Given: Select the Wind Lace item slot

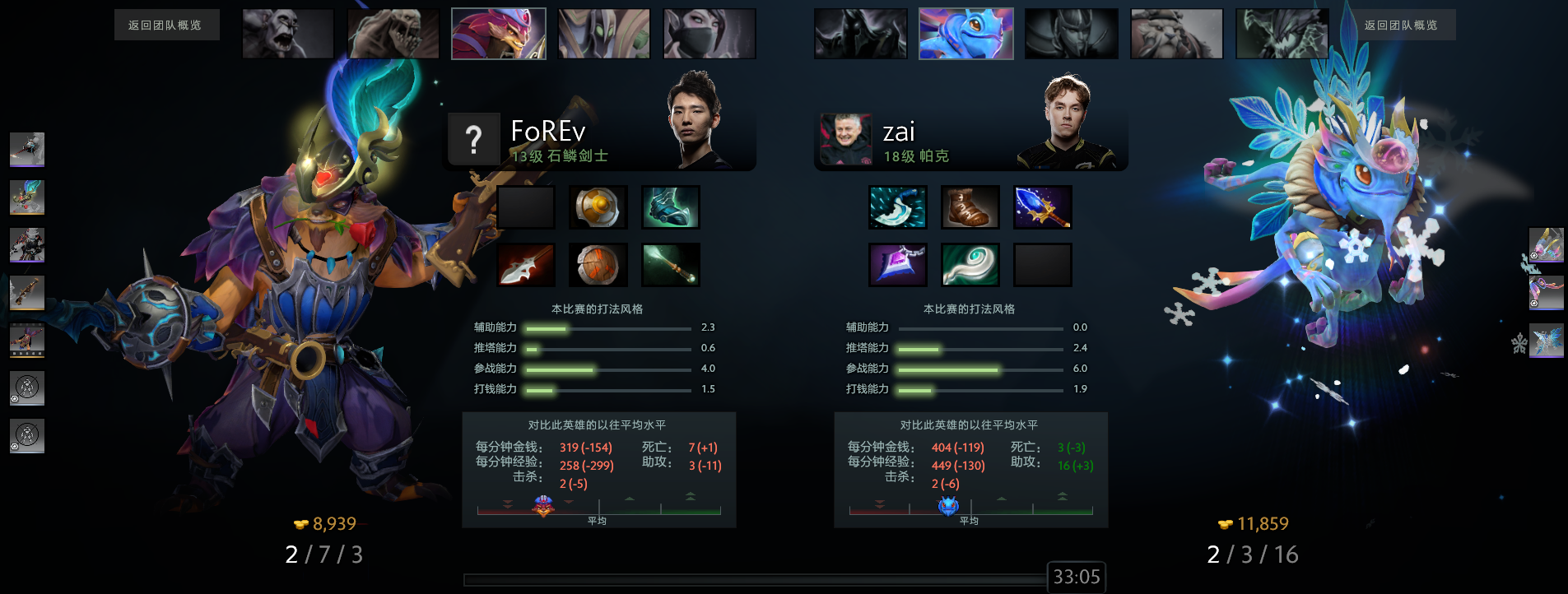Looking at the screenshot, I should (x=970, y=265).
